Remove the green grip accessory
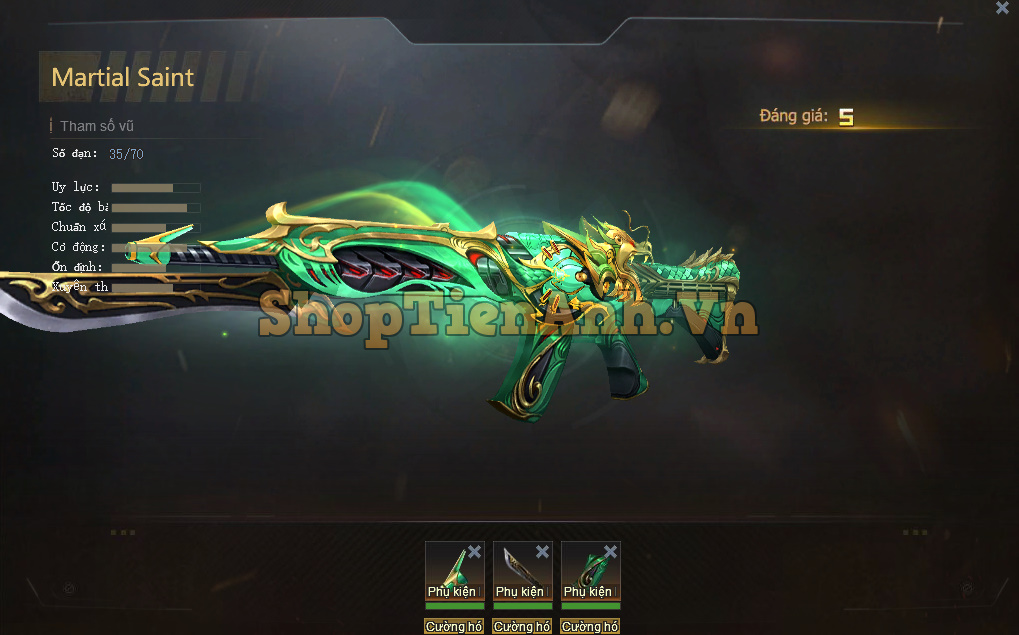The image size is (1019, 635). pos(610,552)
